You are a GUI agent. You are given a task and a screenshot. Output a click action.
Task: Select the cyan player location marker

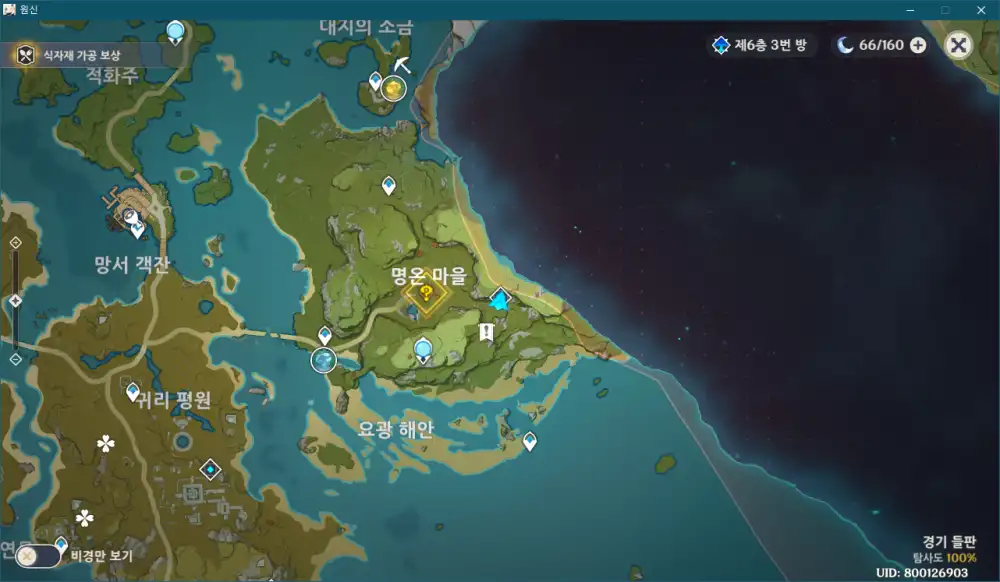[x=499, y=299]
